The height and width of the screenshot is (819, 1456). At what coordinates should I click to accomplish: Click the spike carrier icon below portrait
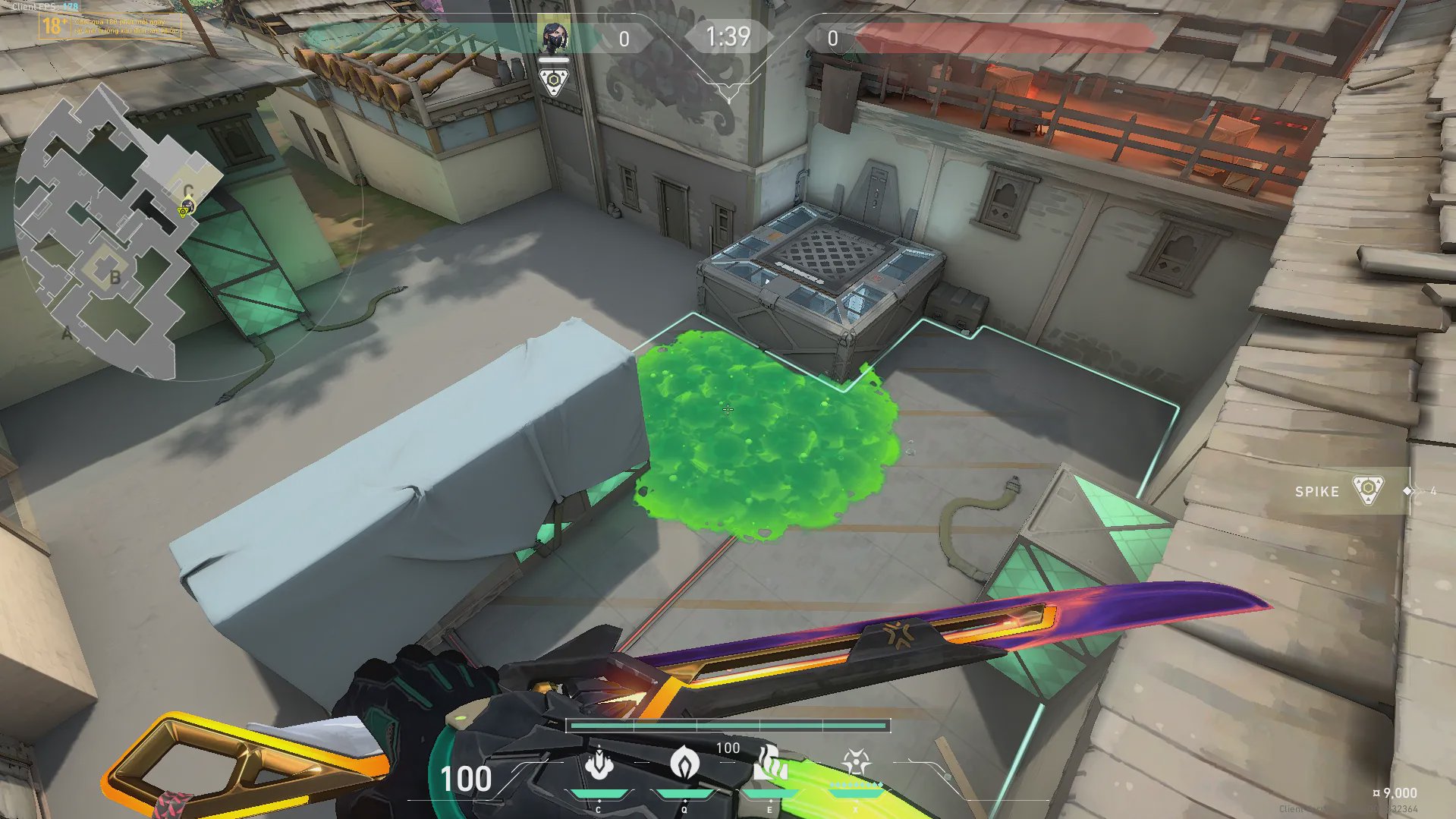[x=554, y=81]
